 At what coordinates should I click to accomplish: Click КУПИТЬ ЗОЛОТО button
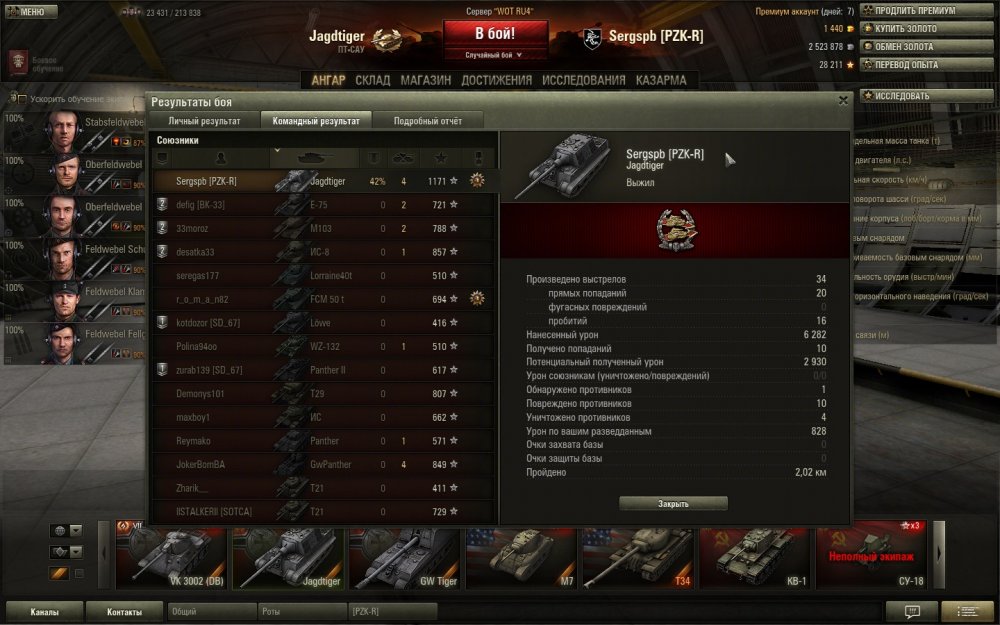tap(912, 29)
